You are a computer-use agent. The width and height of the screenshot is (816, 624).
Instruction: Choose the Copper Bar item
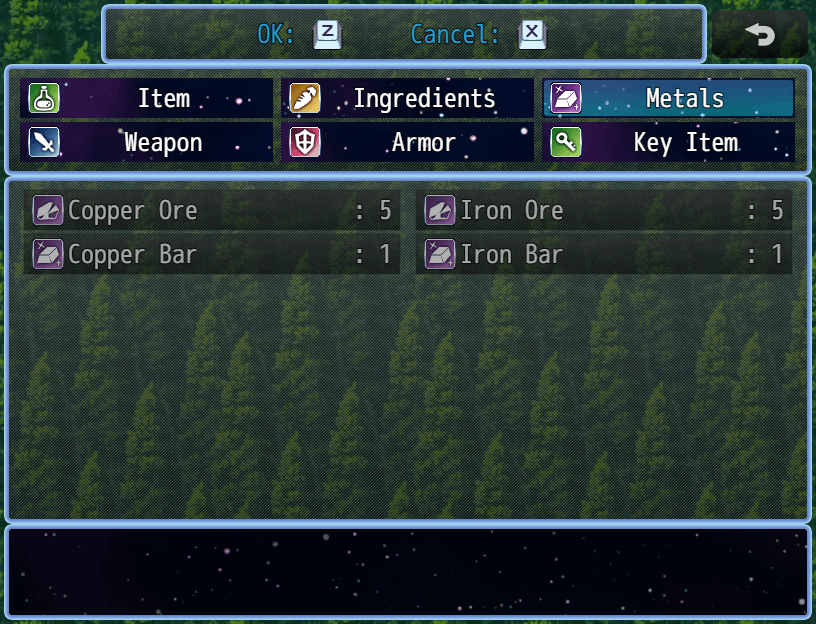212,255
